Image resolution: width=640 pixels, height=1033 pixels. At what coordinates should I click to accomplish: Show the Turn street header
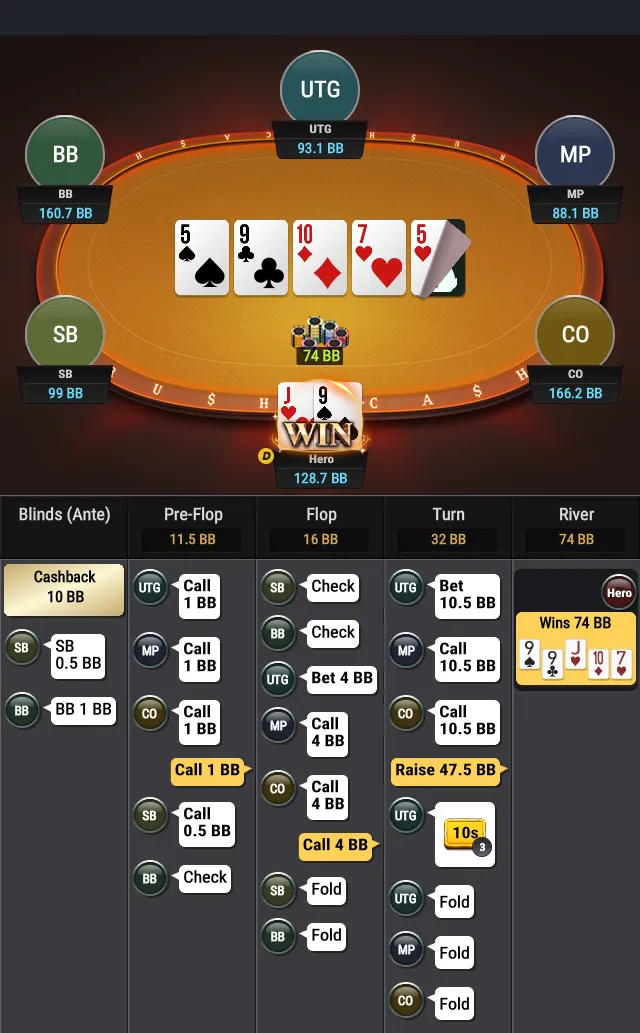pyautogui.click(x=448, y=515)
